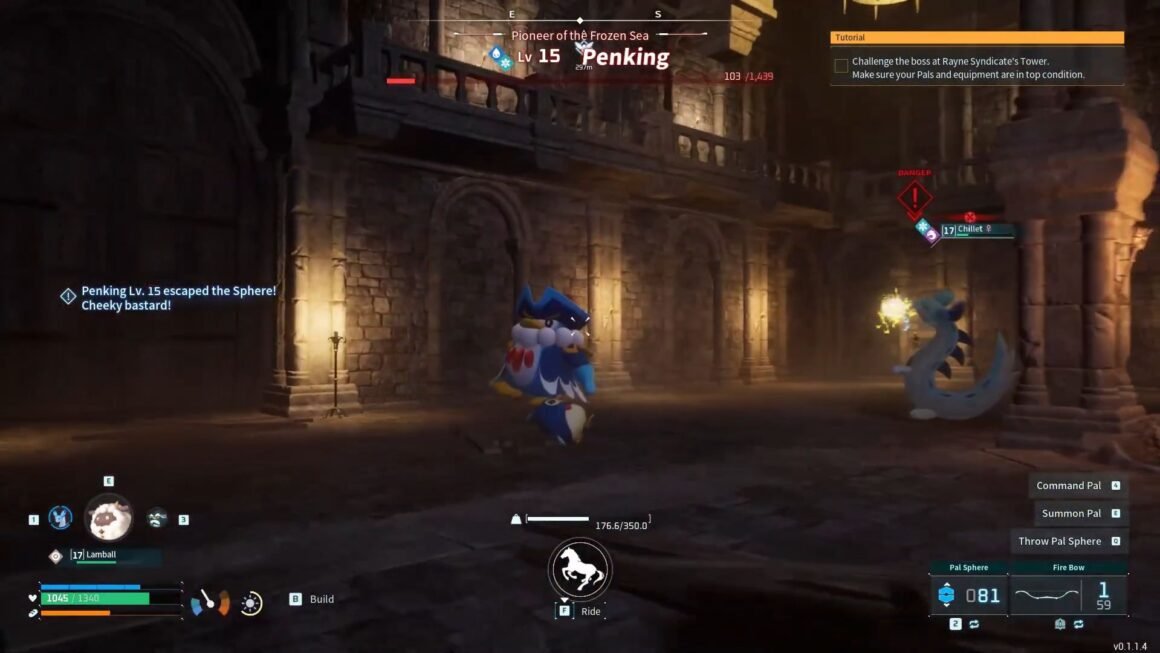
Task: Open the Tutorial objective tracker
Action: tap(977, 38)
